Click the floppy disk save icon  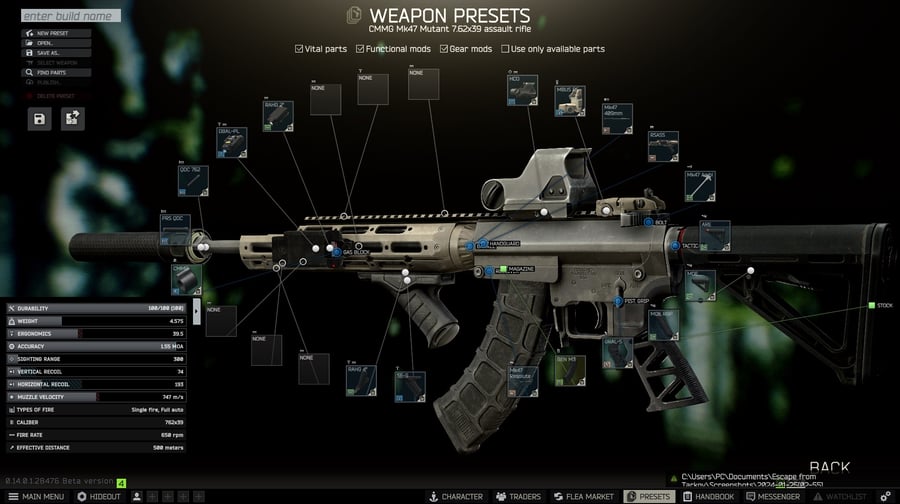tap(39, 119)
